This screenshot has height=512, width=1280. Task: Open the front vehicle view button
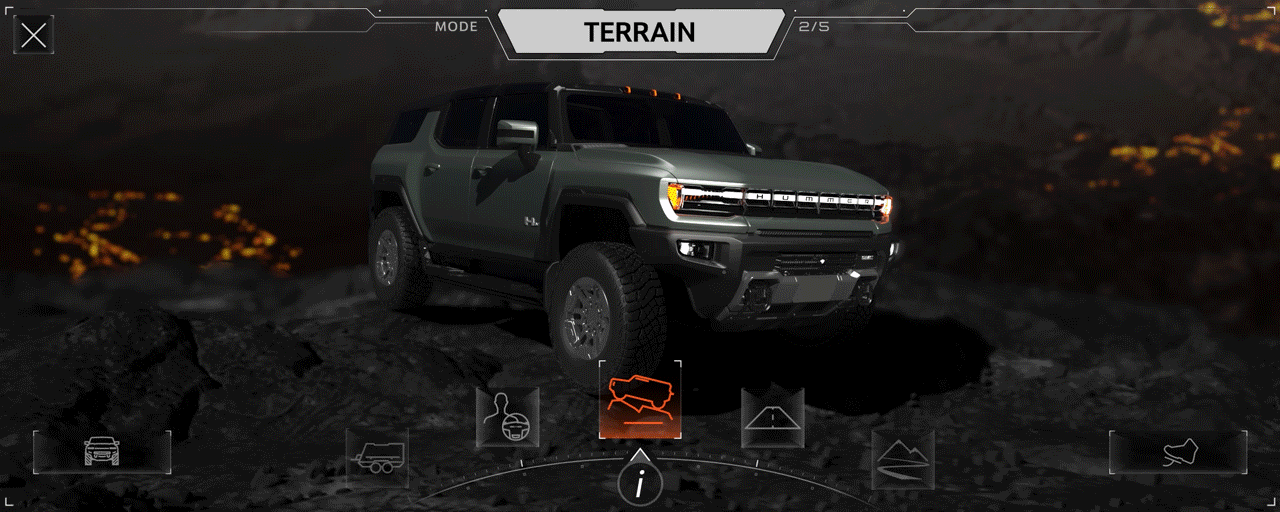(x=102, y=452)
